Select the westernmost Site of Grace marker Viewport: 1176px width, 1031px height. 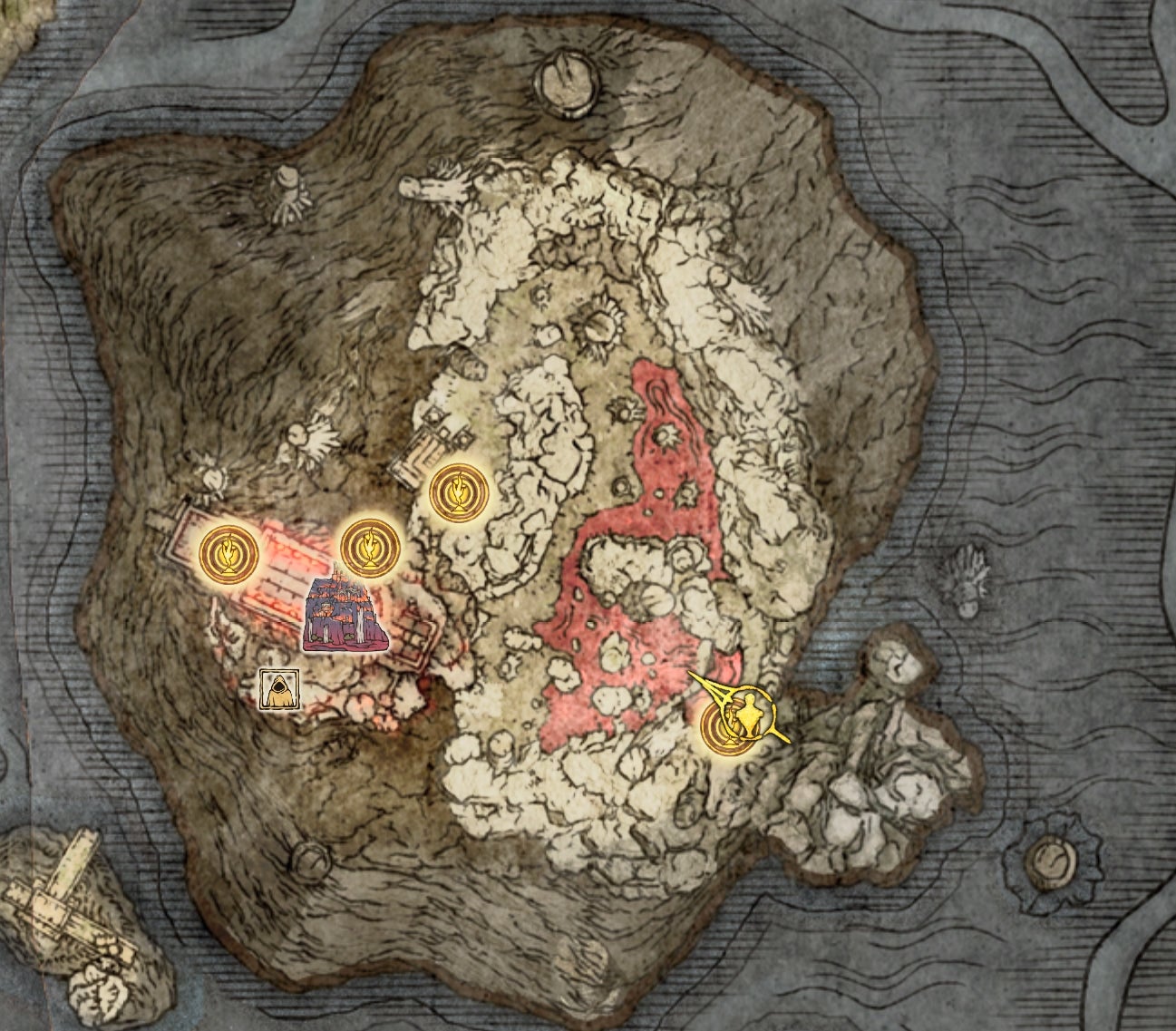click(x=229, y=552)
